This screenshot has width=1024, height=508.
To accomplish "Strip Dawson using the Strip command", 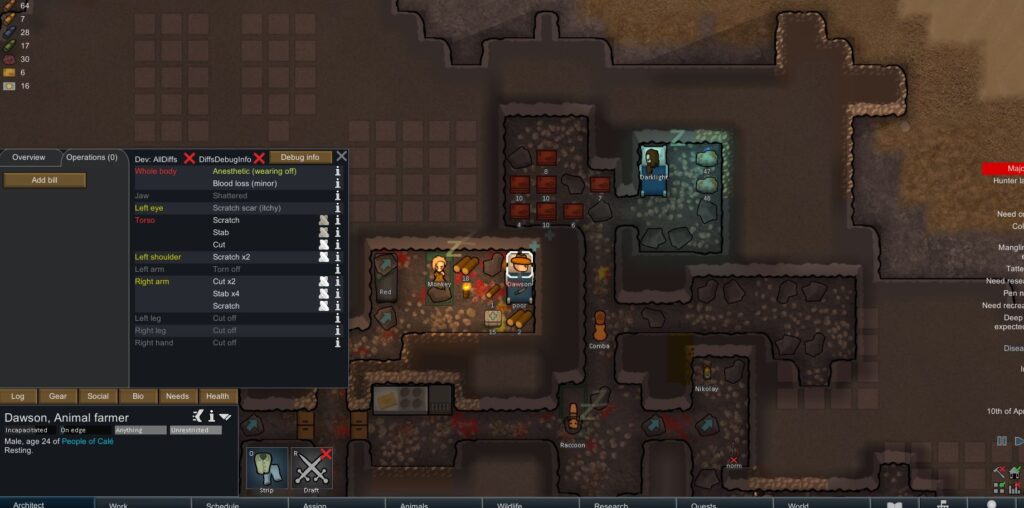I will (x=265, y=468).
